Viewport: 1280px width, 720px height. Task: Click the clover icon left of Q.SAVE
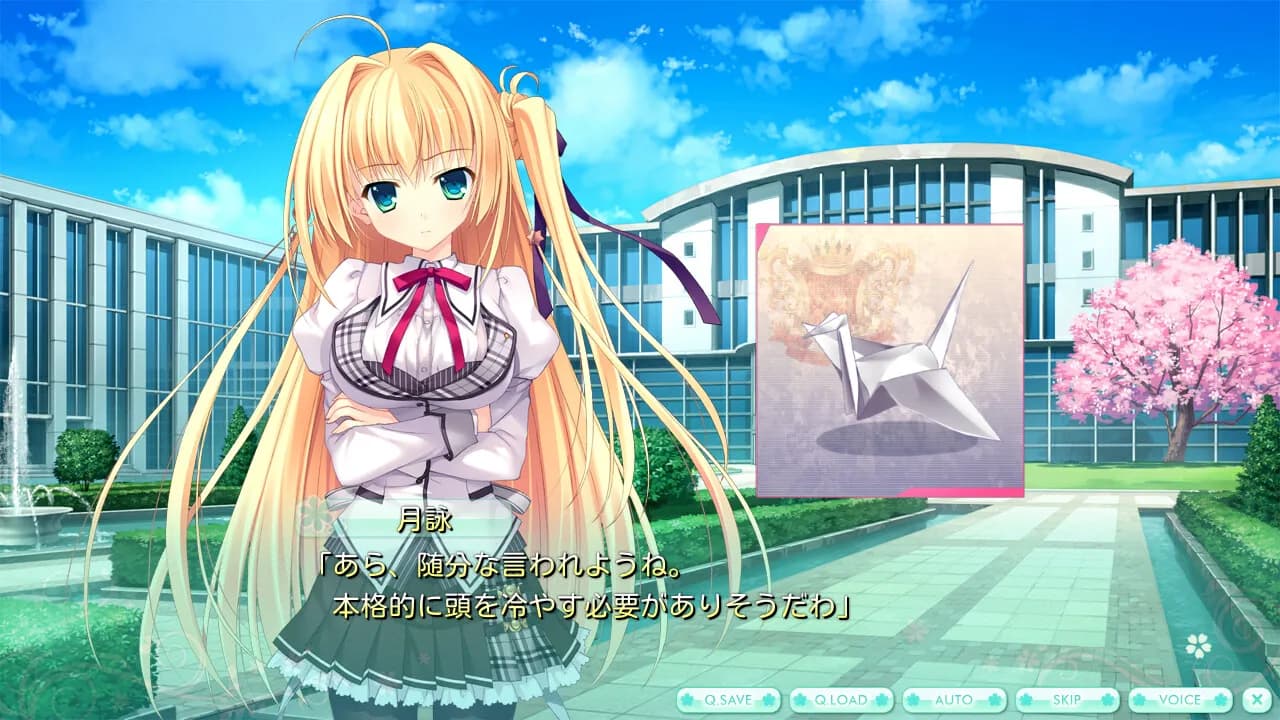(x=687, y=701)
